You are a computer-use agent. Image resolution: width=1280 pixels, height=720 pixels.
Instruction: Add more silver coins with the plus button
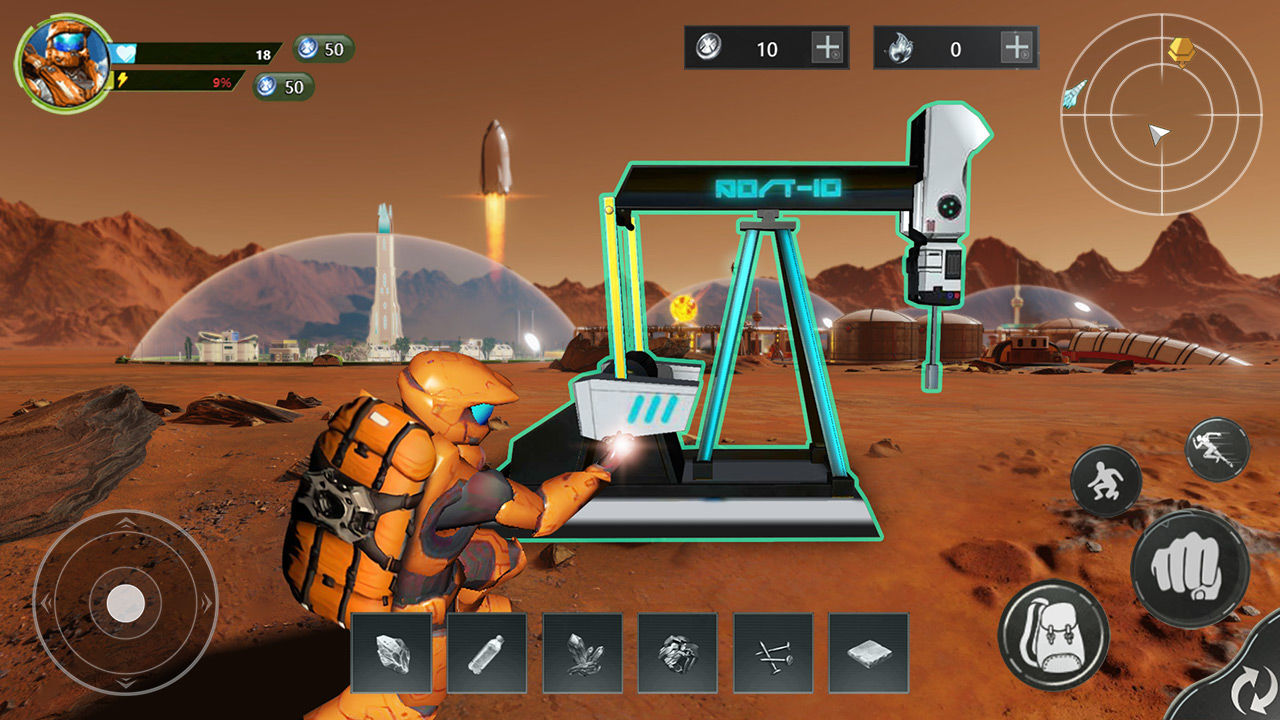[827, 47]
